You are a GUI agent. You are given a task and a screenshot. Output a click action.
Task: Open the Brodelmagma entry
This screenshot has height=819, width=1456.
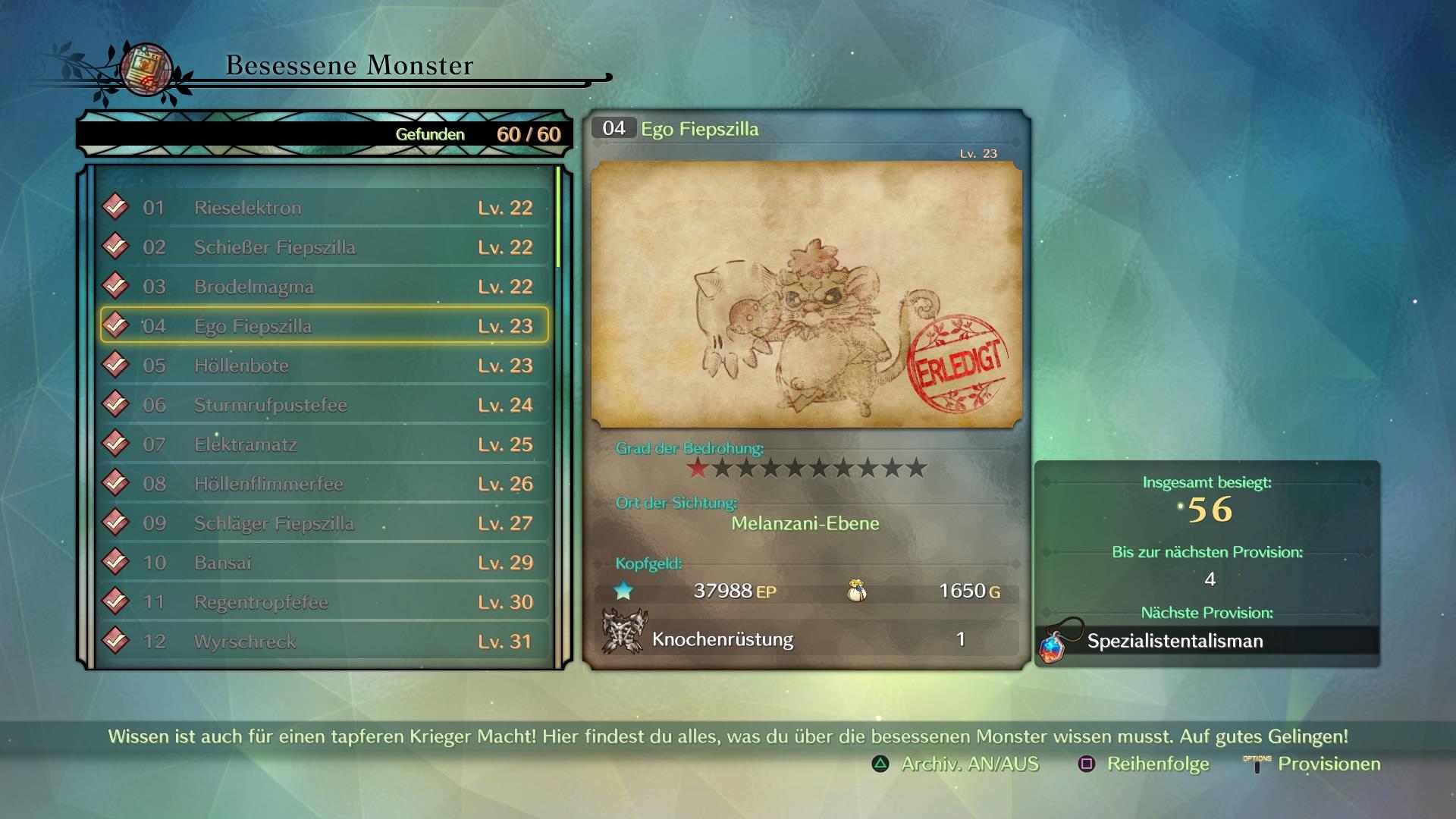point(324,287)
